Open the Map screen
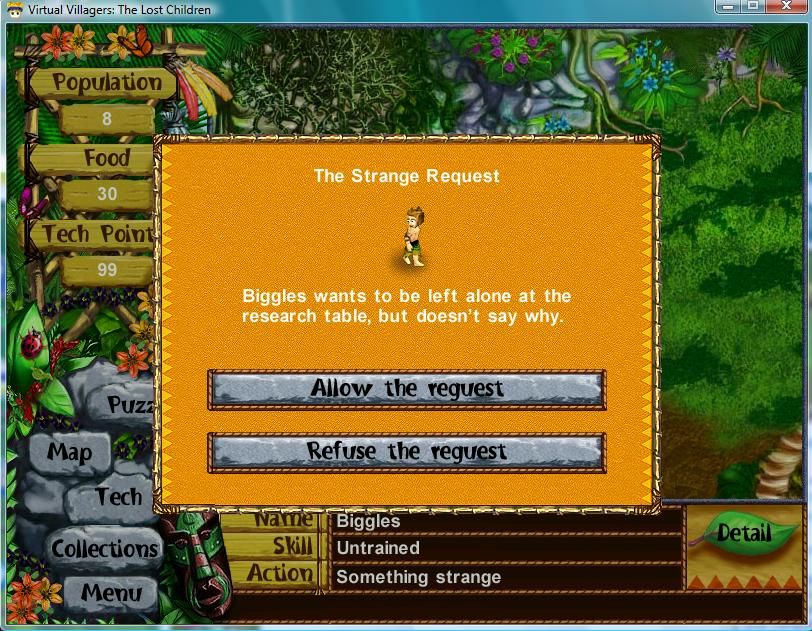The height and width of the screenshot is (631, 812). (70, 453)
